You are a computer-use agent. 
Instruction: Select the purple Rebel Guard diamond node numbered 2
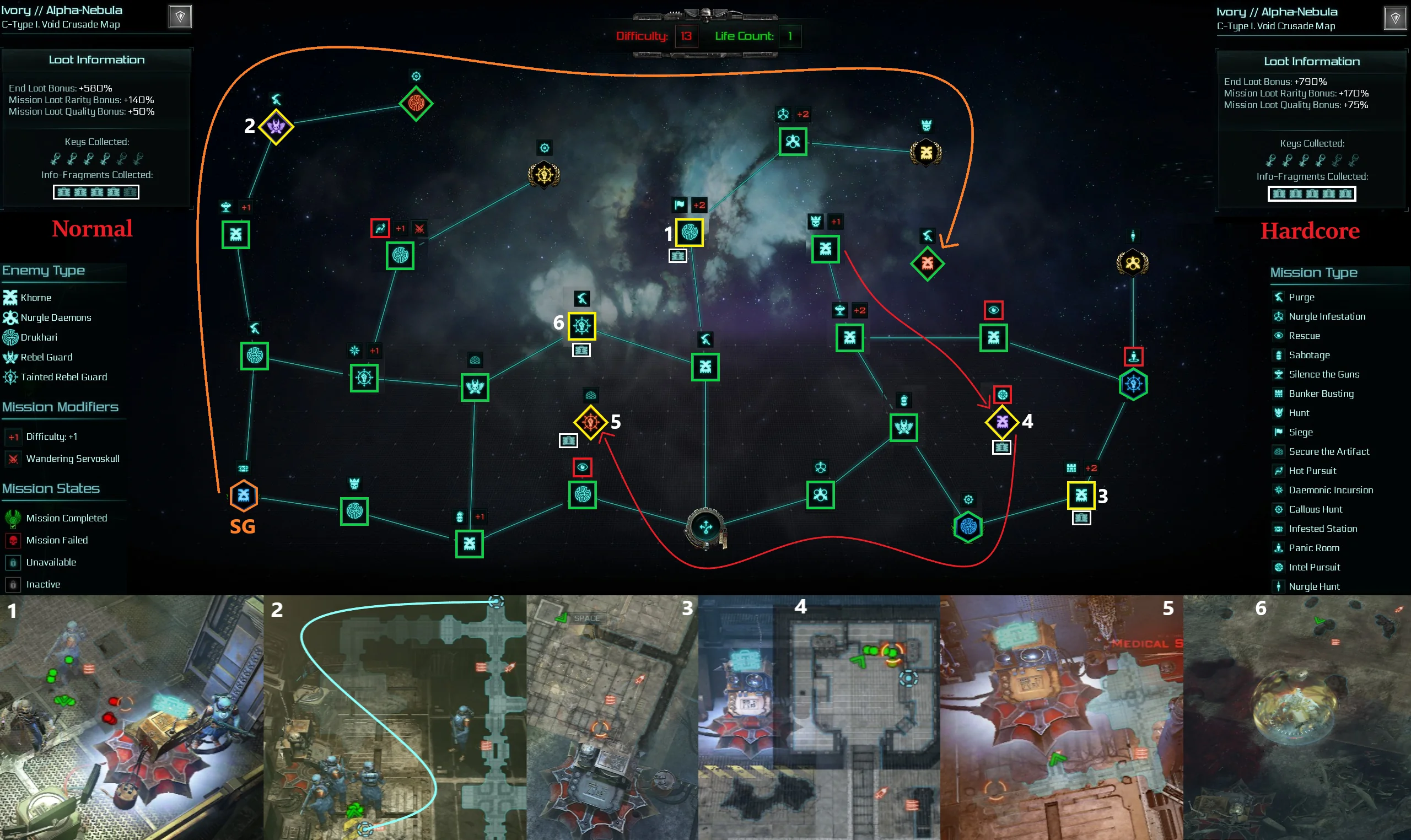coord(276,127)
